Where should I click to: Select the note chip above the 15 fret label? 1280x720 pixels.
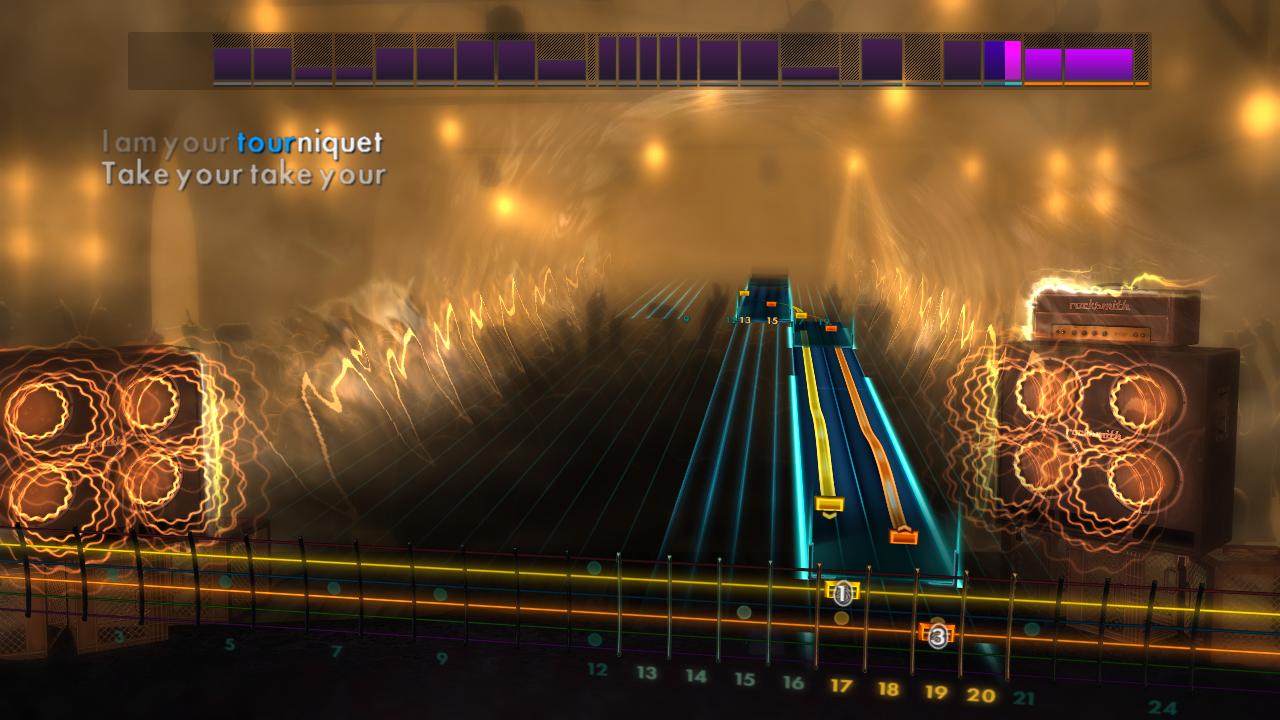[x=771, y=303]
